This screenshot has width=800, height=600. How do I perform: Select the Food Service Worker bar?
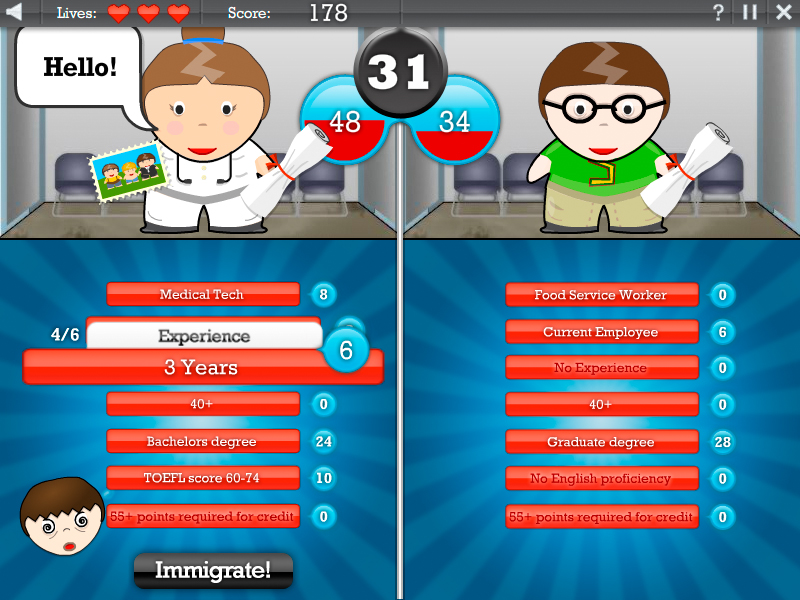click(x=601, y=295)
